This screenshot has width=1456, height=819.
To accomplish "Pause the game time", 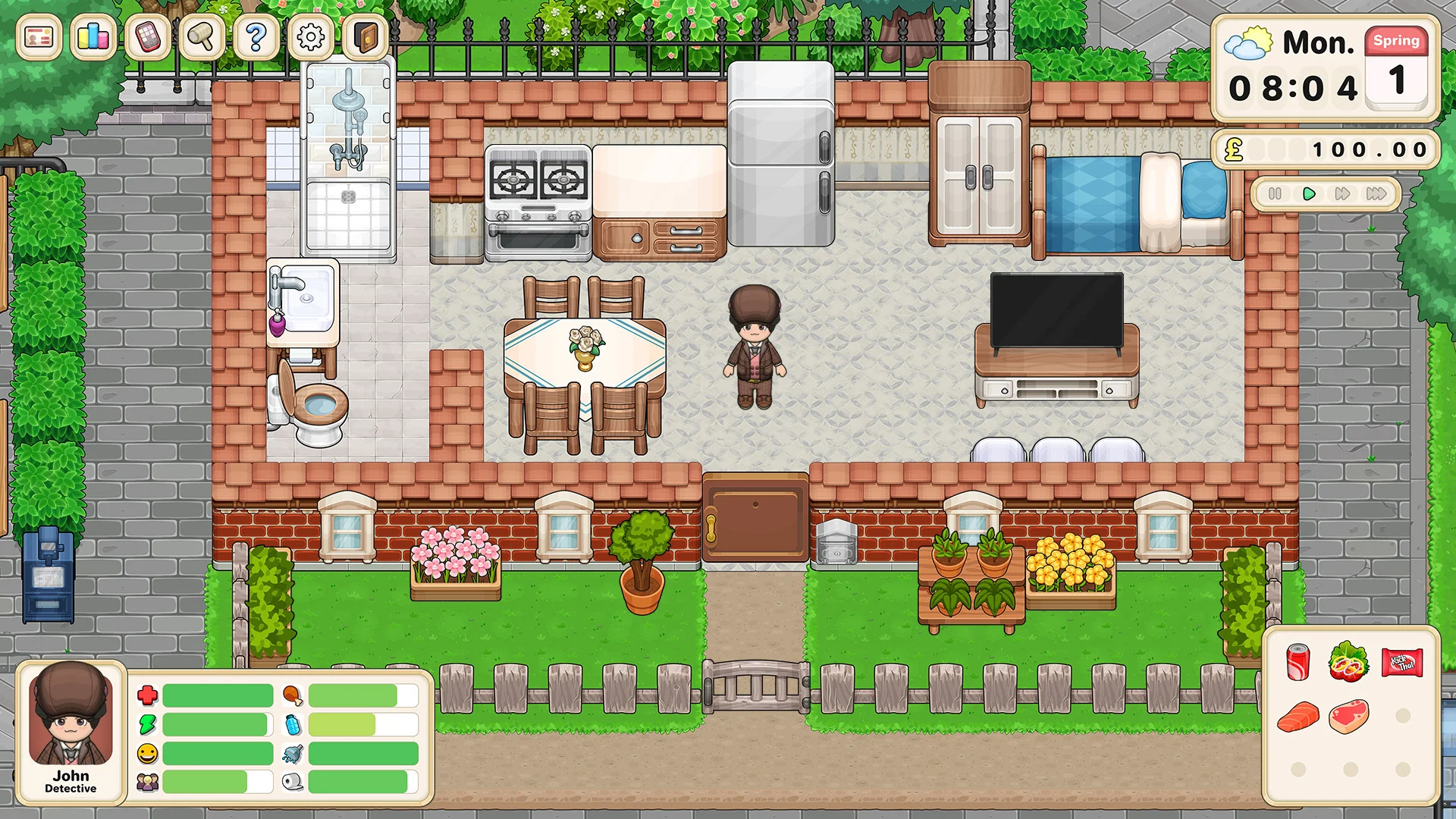I will pyautogui.click(x=1275, y=194).
